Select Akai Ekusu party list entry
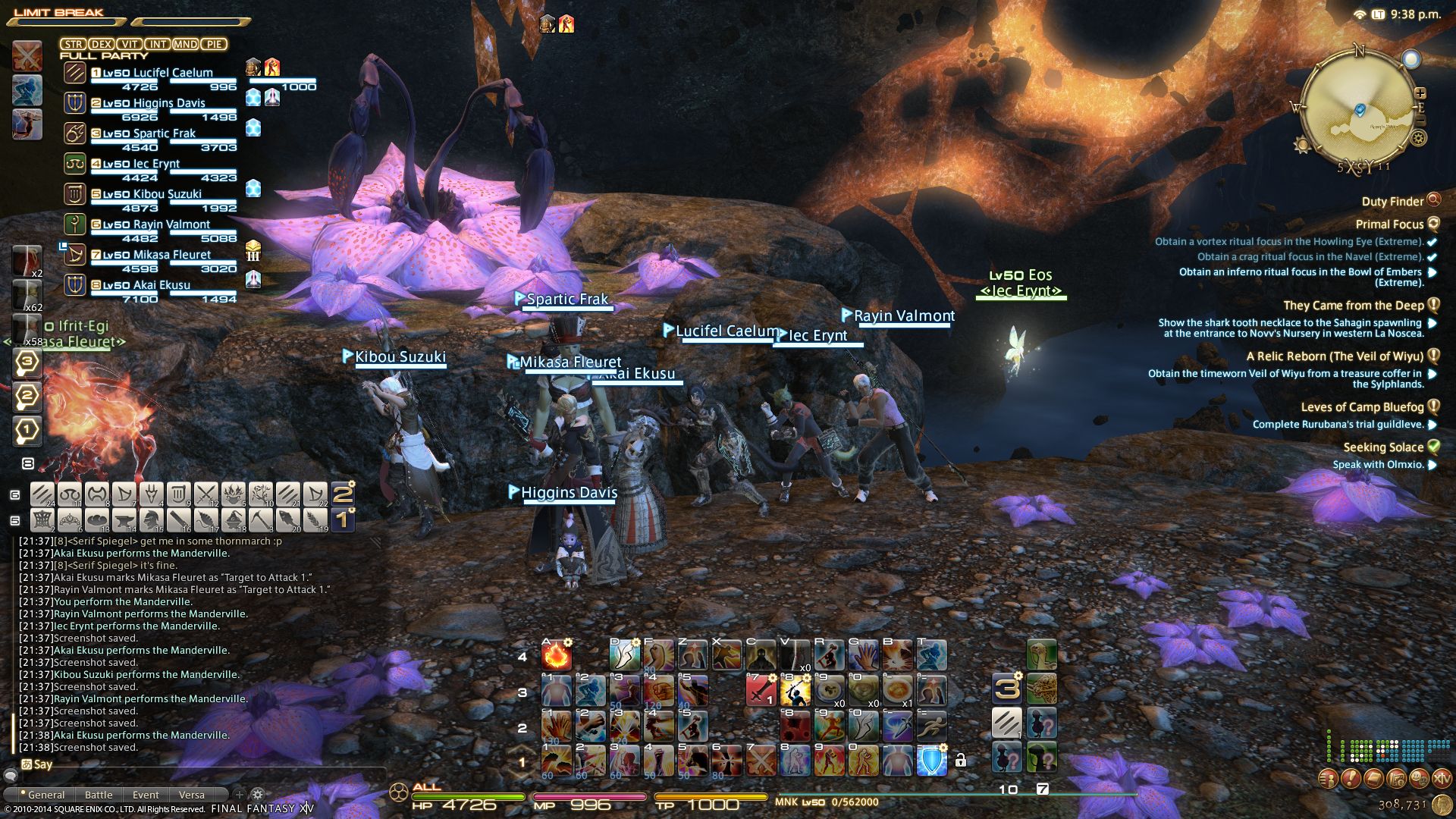The image size is (1456, 819). point(161,286)
